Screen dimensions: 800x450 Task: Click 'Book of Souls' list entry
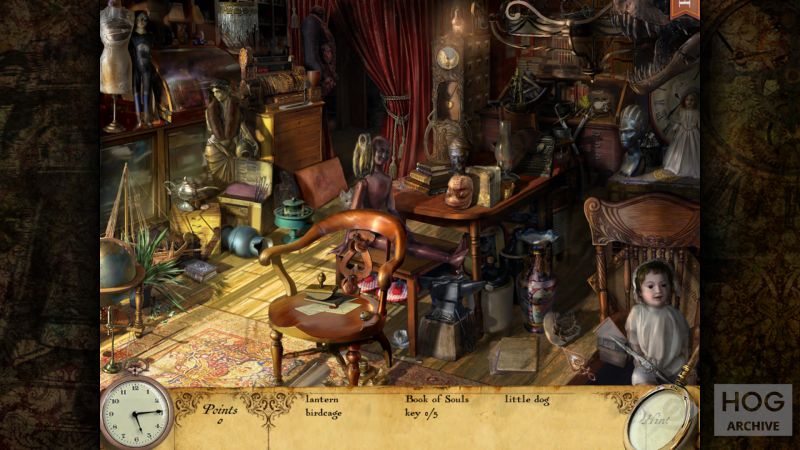[436, 398]
